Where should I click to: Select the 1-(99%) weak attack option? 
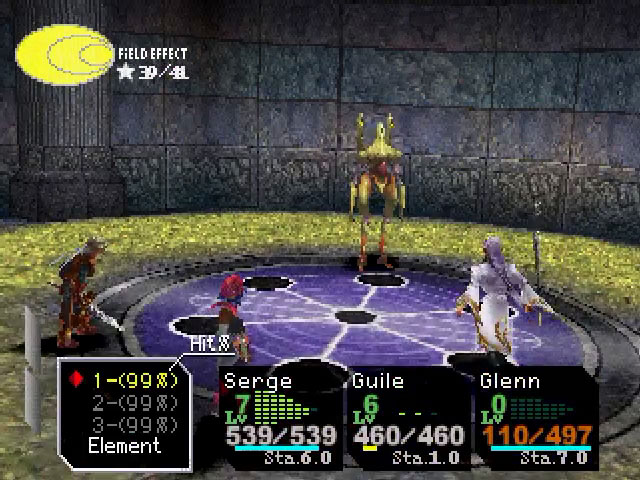(133, 380)
